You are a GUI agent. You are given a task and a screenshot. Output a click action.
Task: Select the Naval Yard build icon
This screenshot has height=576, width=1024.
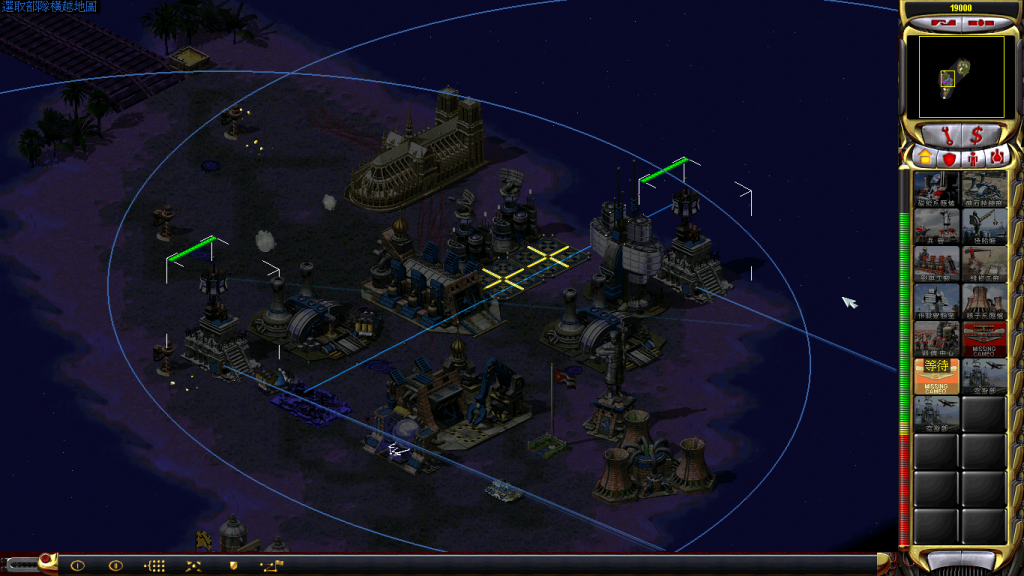pos(985,225)
